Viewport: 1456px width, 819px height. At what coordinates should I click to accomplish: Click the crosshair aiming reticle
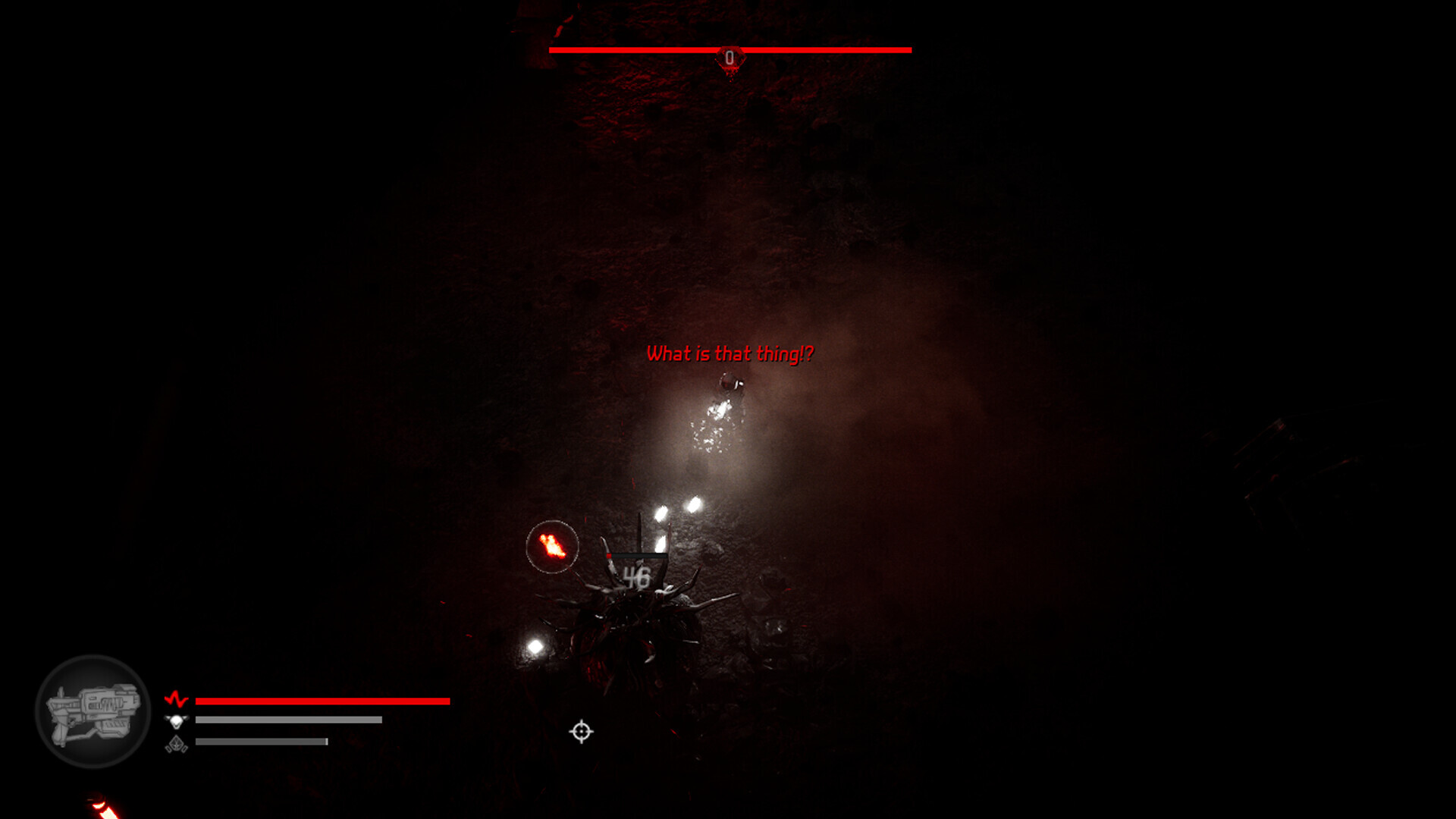point(580,730)
